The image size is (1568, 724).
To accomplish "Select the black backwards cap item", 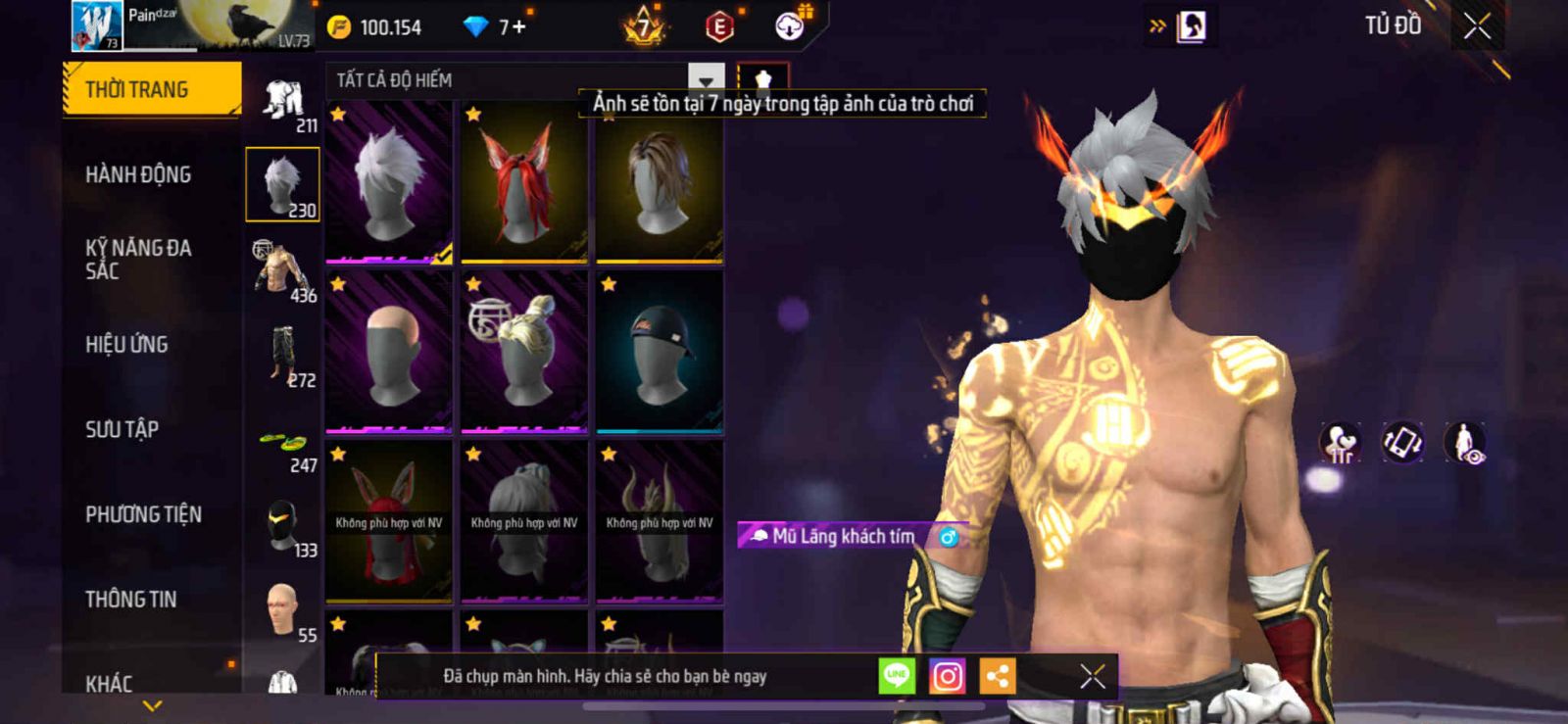I will click(x=660, y=353).
